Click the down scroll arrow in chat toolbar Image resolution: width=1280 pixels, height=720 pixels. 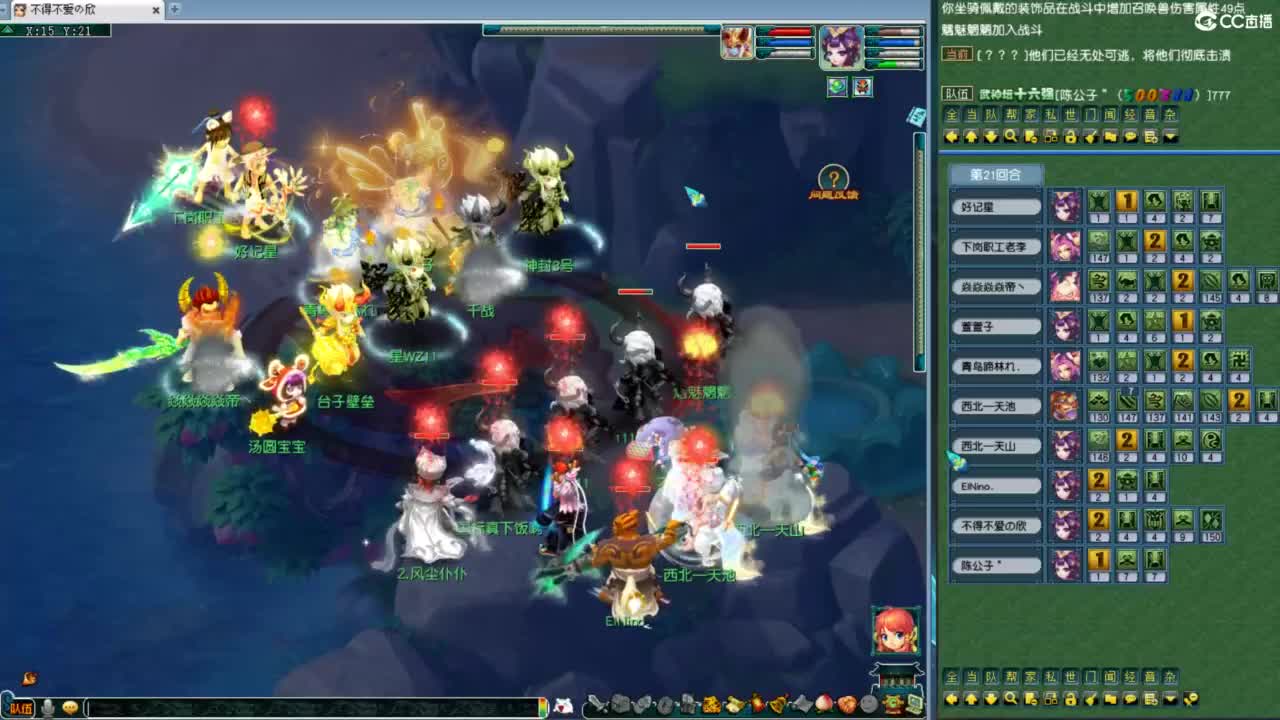[990, 137]
